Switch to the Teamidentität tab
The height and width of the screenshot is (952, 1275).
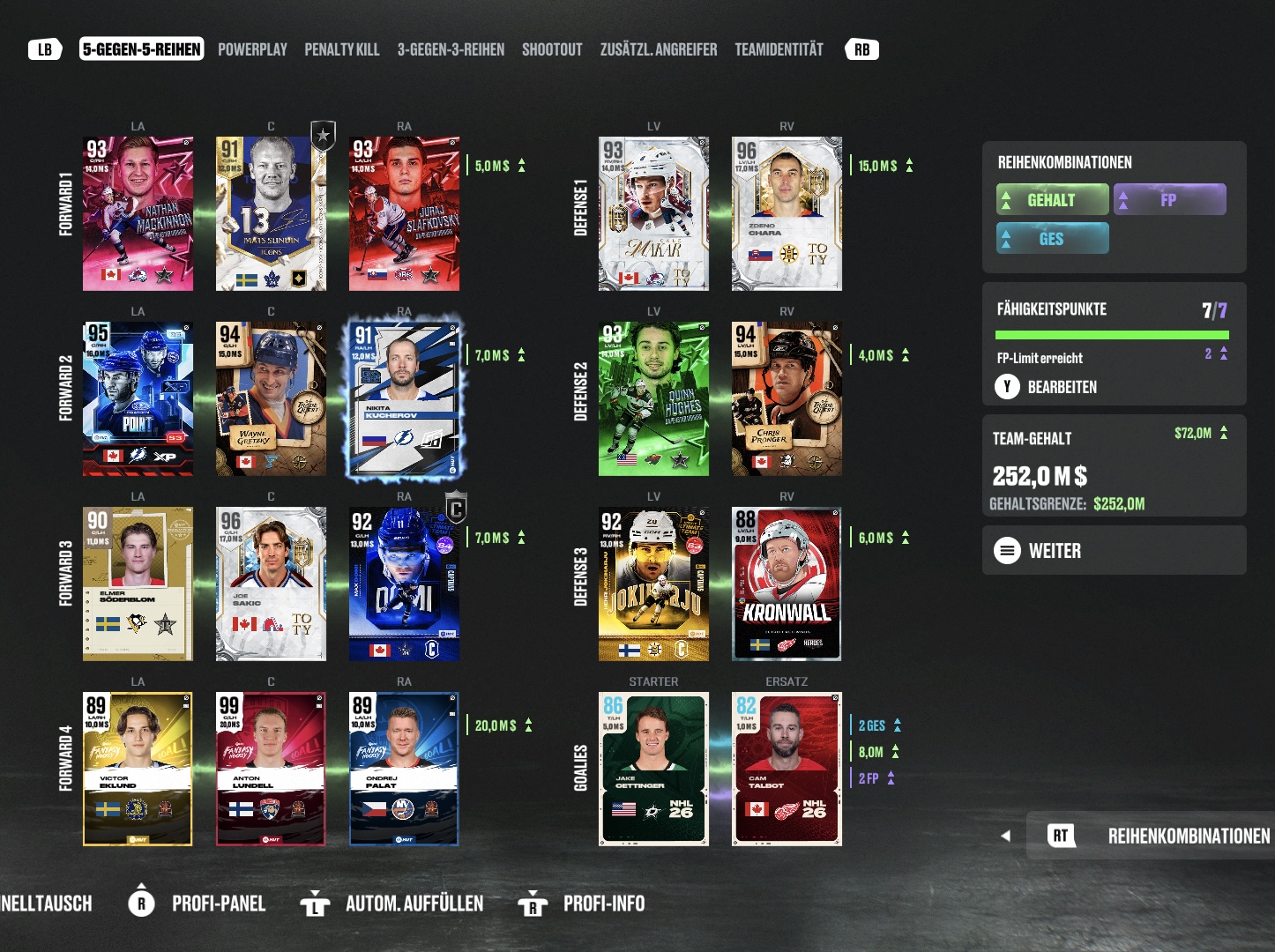coord(779,49)
